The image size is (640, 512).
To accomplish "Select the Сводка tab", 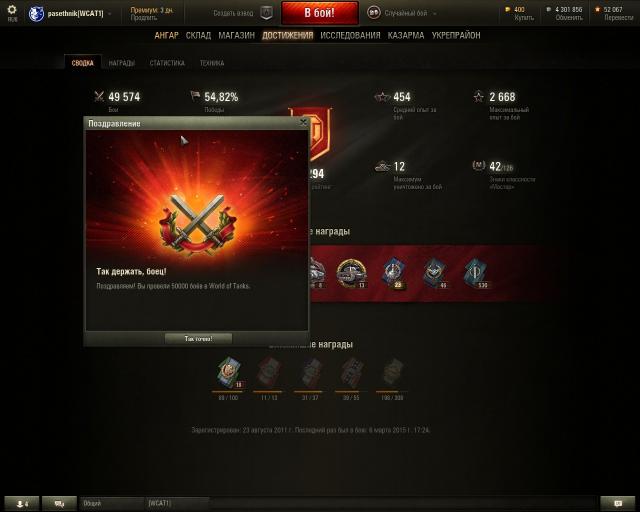I will [83, 63].
